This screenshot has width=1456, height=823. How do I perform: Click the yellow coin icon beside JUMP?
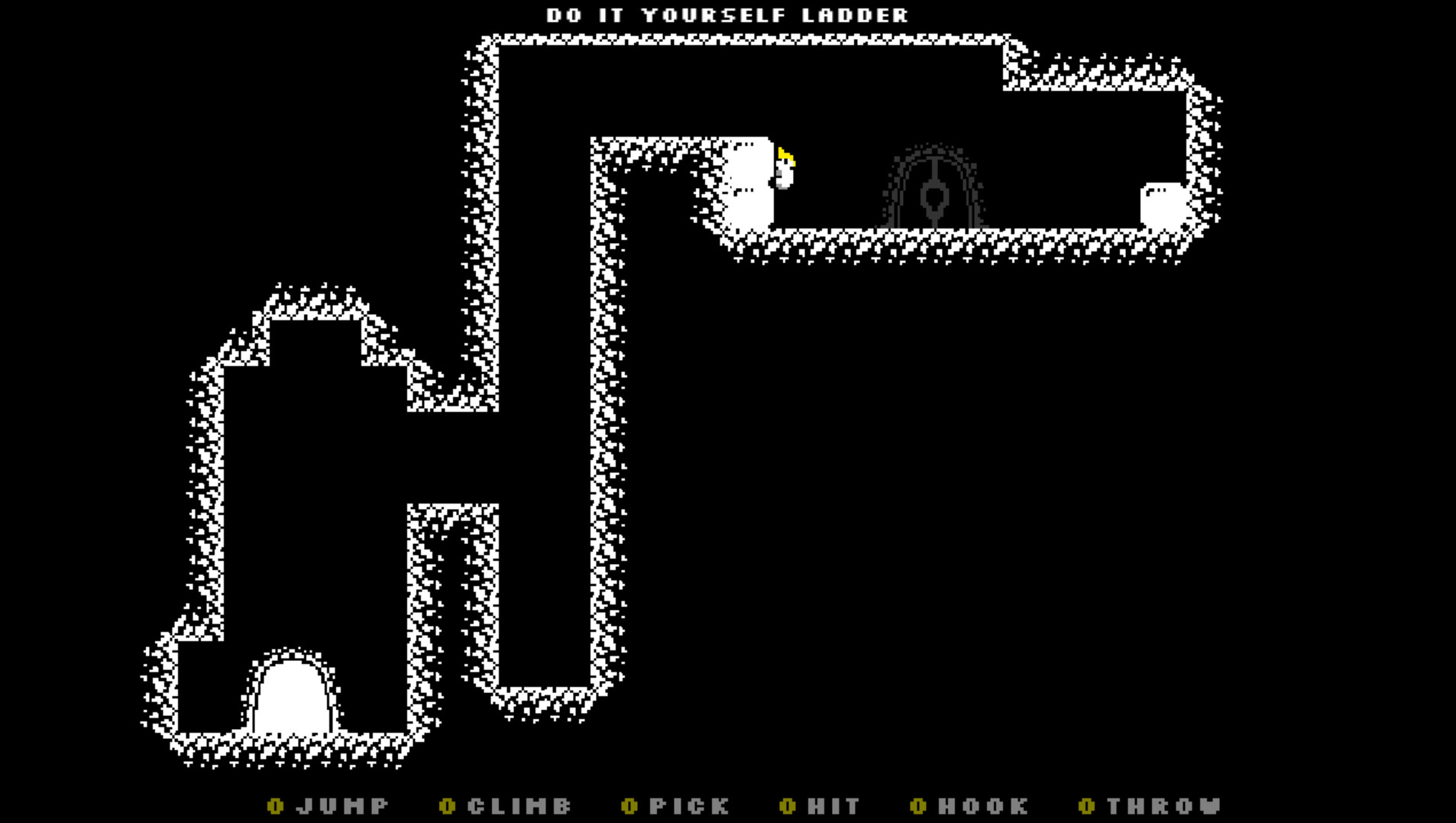(x=275, y=806)
